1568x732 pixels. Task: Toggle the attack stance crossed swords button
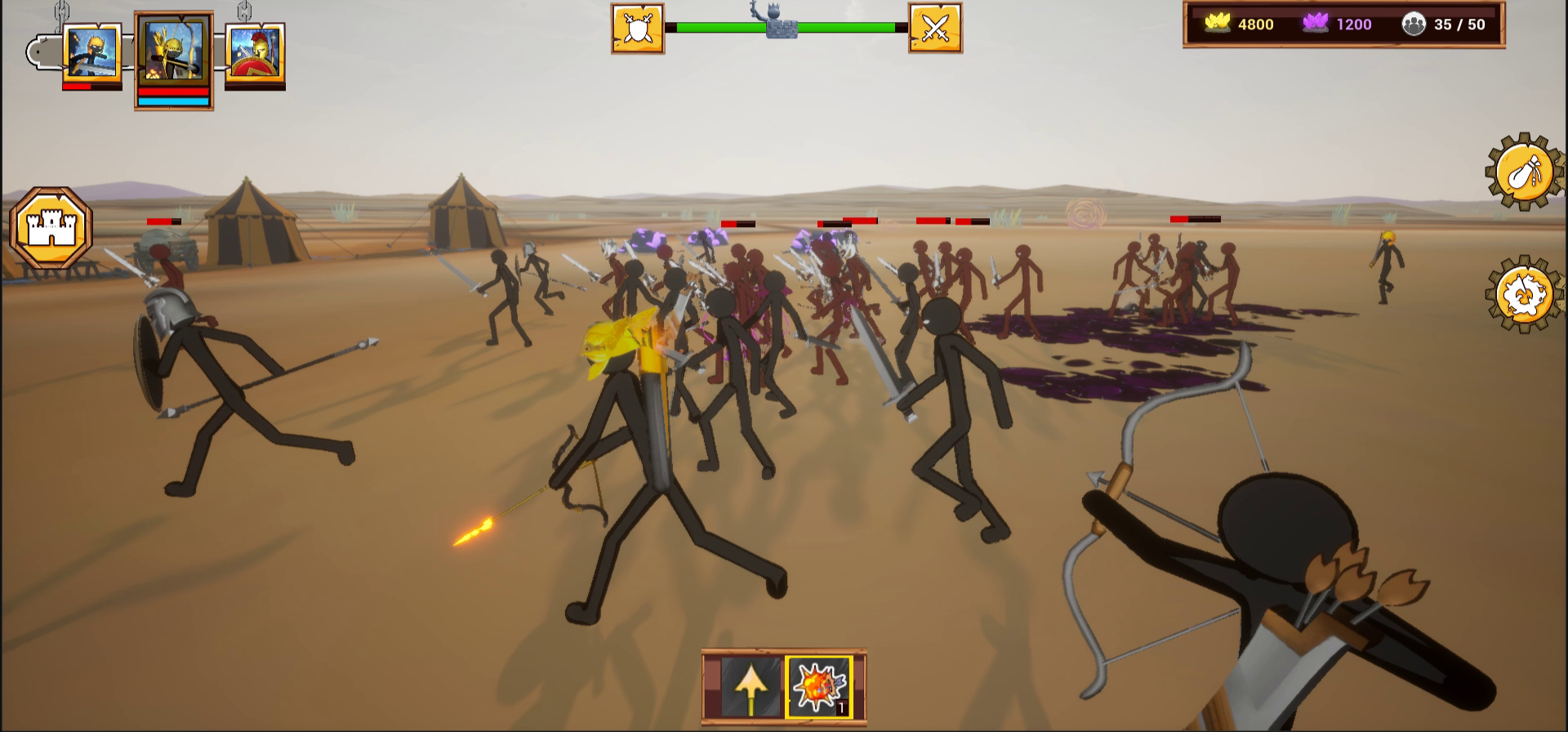pos(933,27)
